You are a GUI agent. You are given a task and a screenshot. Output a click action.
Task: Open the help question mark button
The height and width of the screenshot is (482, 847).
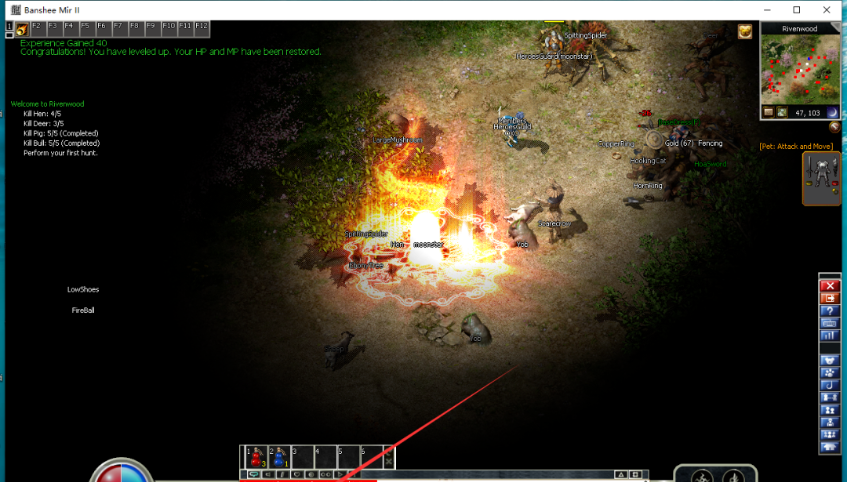click(828, 311)
